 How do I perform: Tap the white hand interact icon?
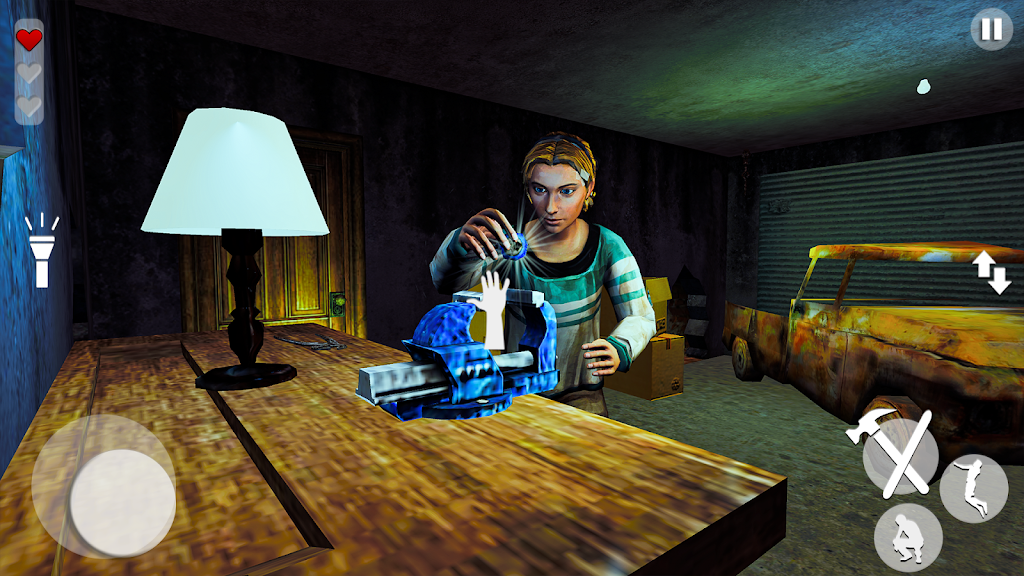point(494,310)
